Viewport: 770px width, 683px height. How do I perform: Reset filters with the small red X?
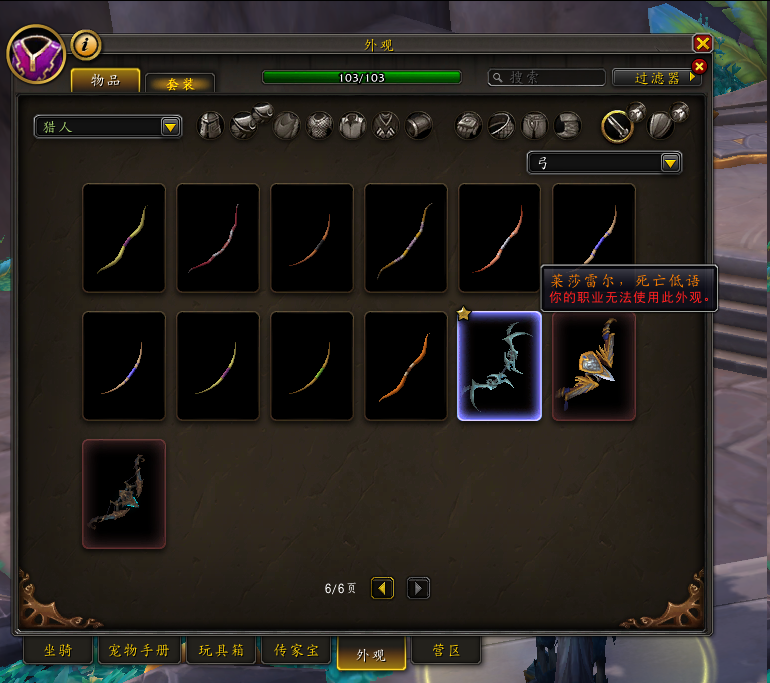699,67
